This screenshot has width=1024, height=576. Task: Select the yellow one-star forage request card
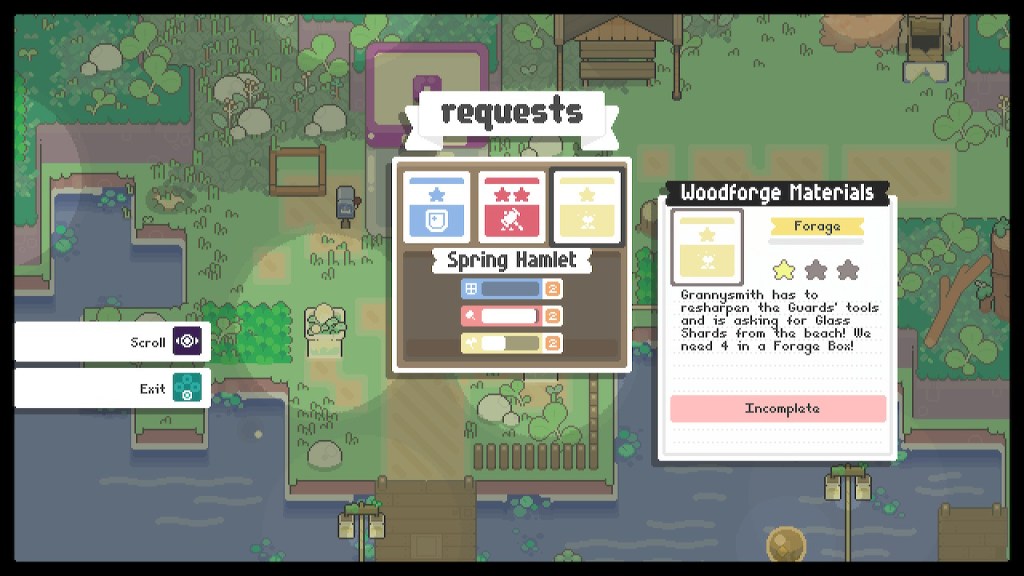(586, 207)
